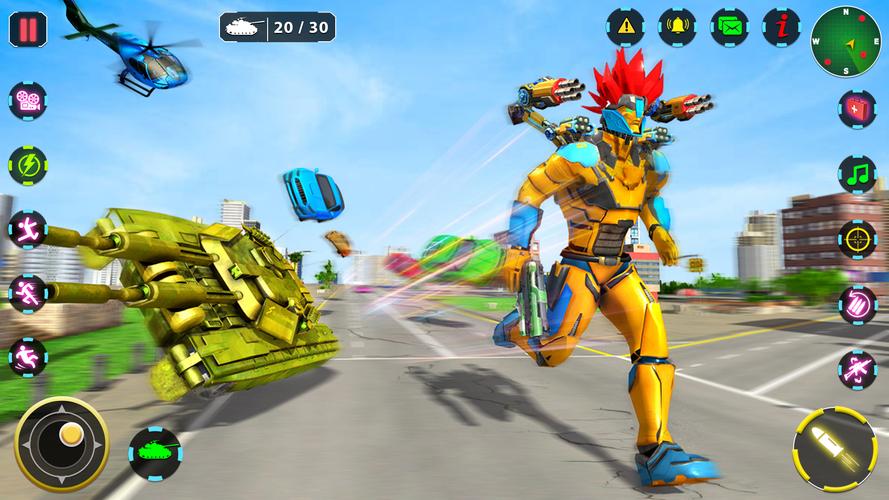889x500 pixels.
Task: Click the green radar minimap
Action: pyautogui.click(x=846, y=41)
